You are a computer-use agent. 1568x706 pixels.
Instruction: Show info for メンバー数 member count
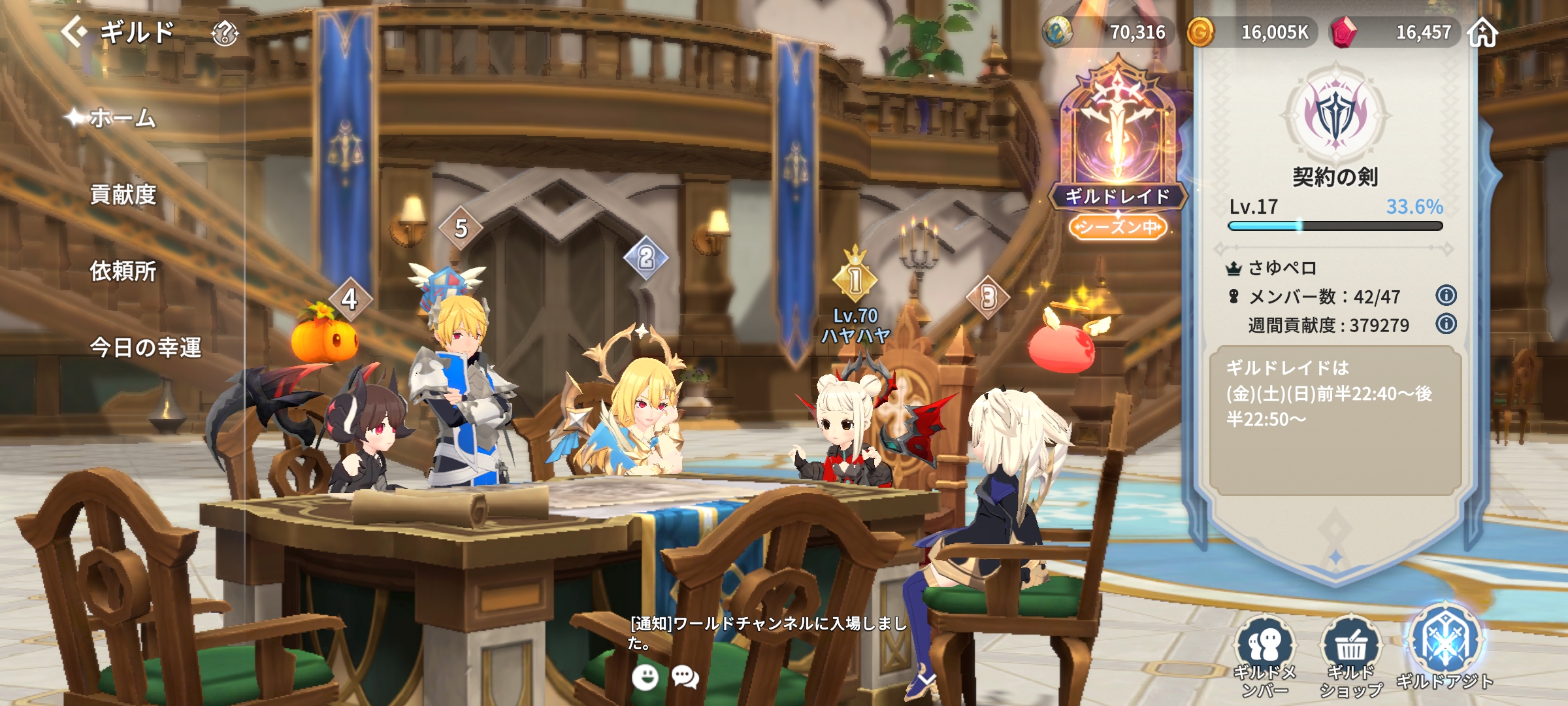coord(1446,295)
